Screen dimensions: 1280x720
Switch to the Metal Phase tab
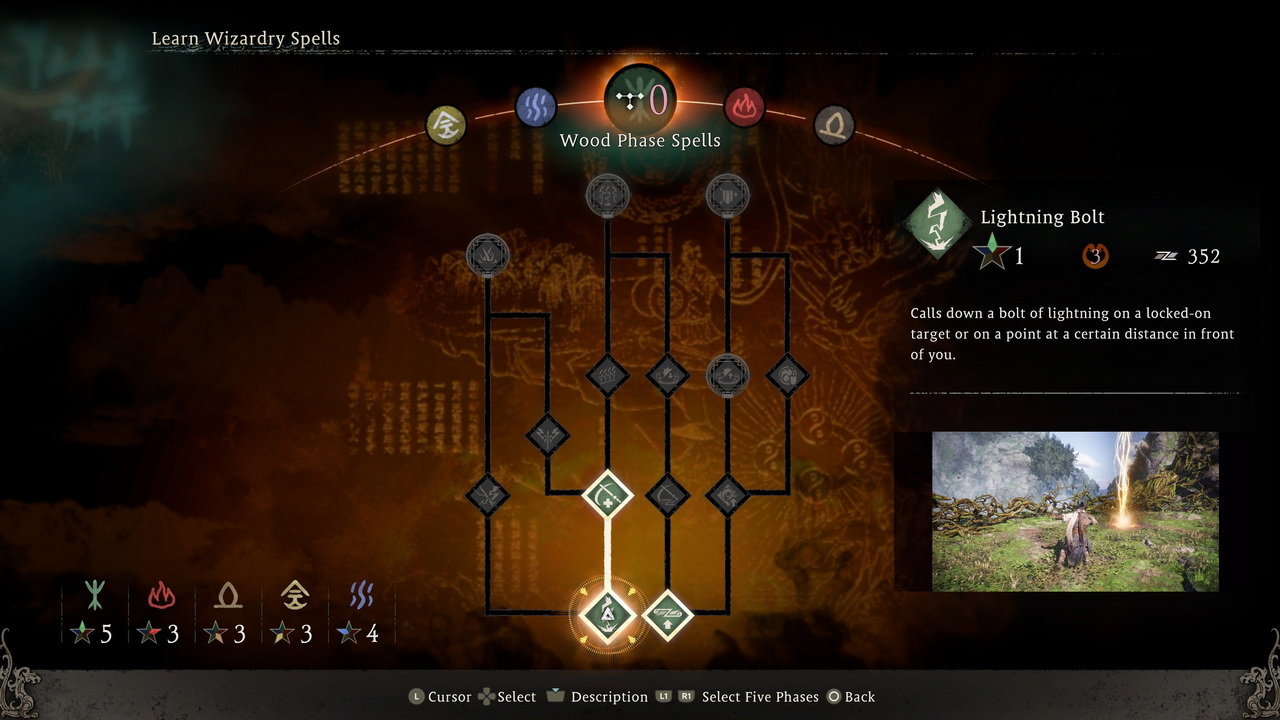446,126
